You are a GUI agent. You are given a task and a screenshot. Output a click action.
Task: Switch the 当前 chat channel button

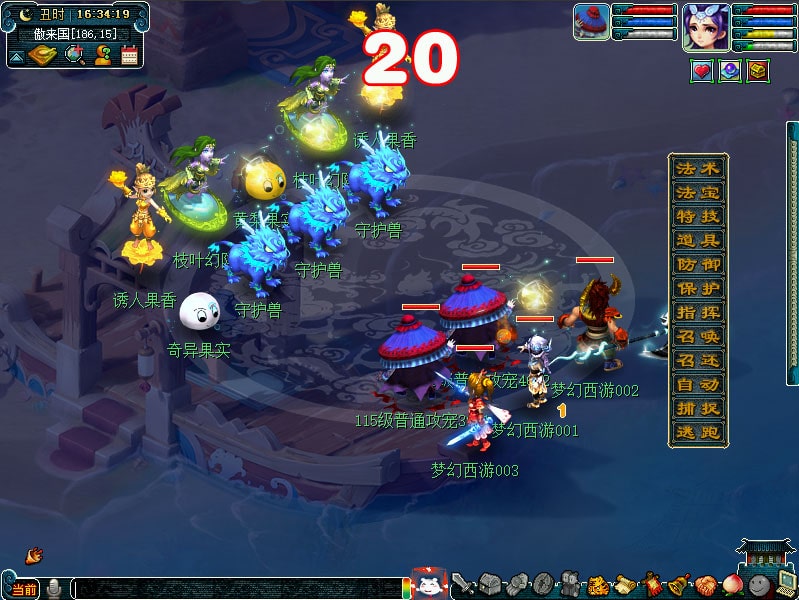tap(24, 589)
